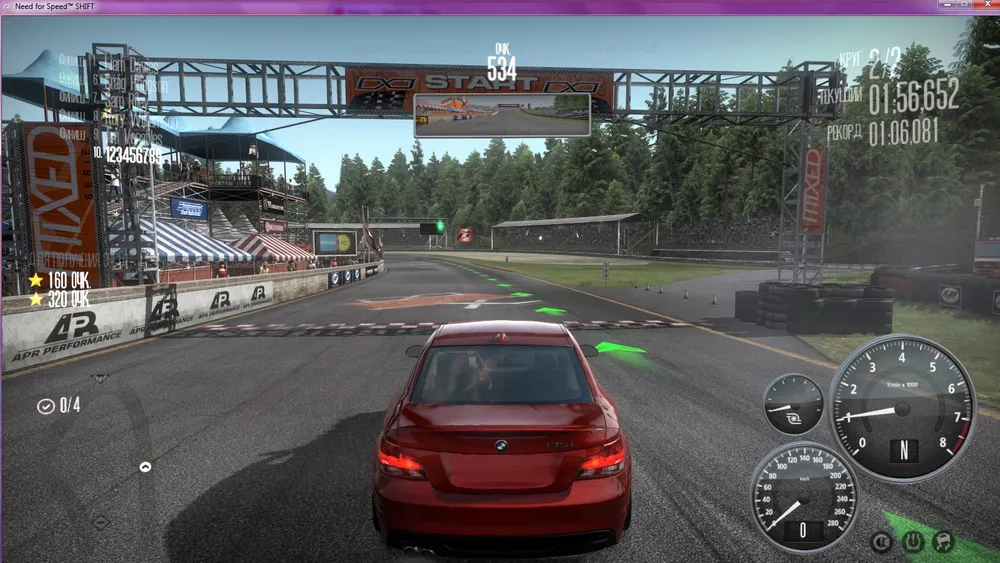1000x563 pixels.
Task: Select the green ABS brake assist icon
Action: 913,542
